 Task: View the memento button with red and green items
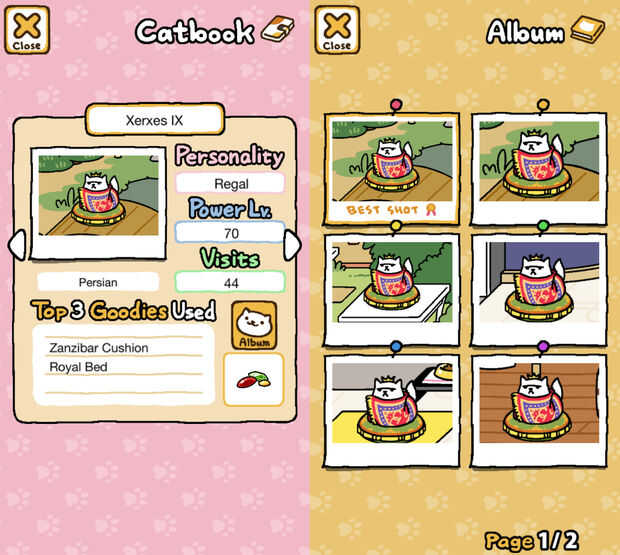(253, 380)
